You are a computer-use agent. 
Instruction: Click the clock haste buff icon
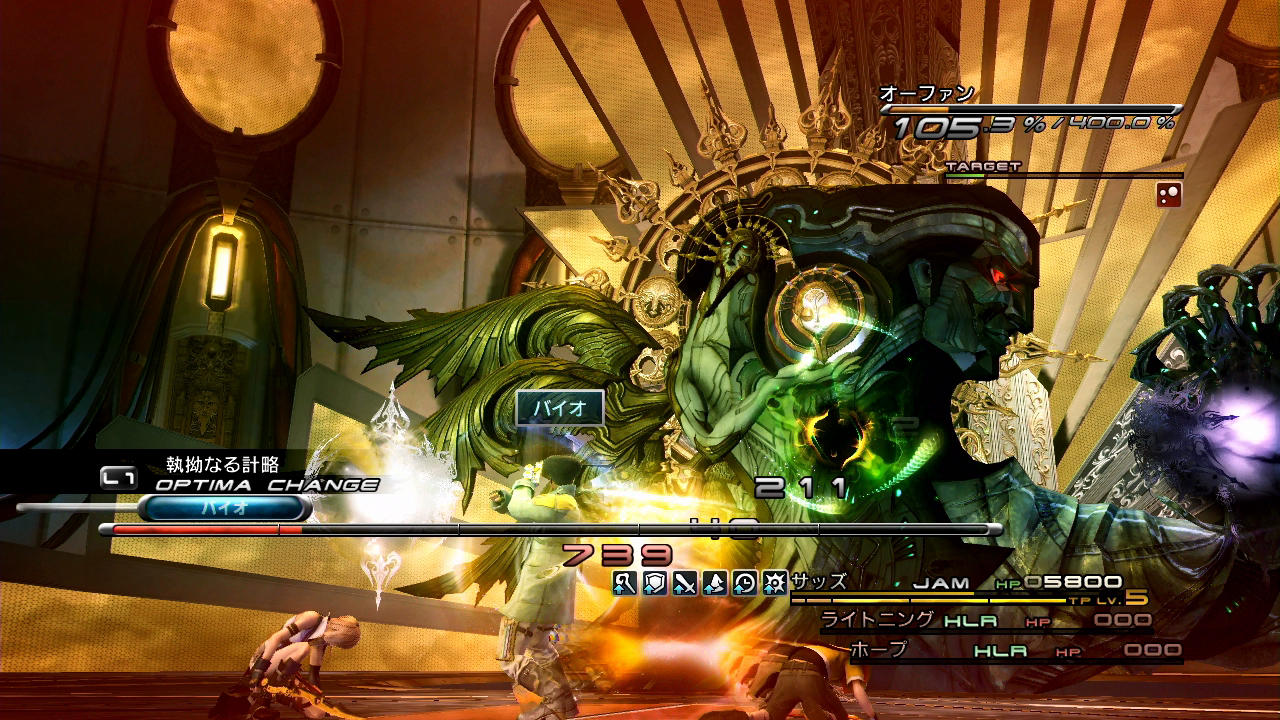tap(745, 583)
